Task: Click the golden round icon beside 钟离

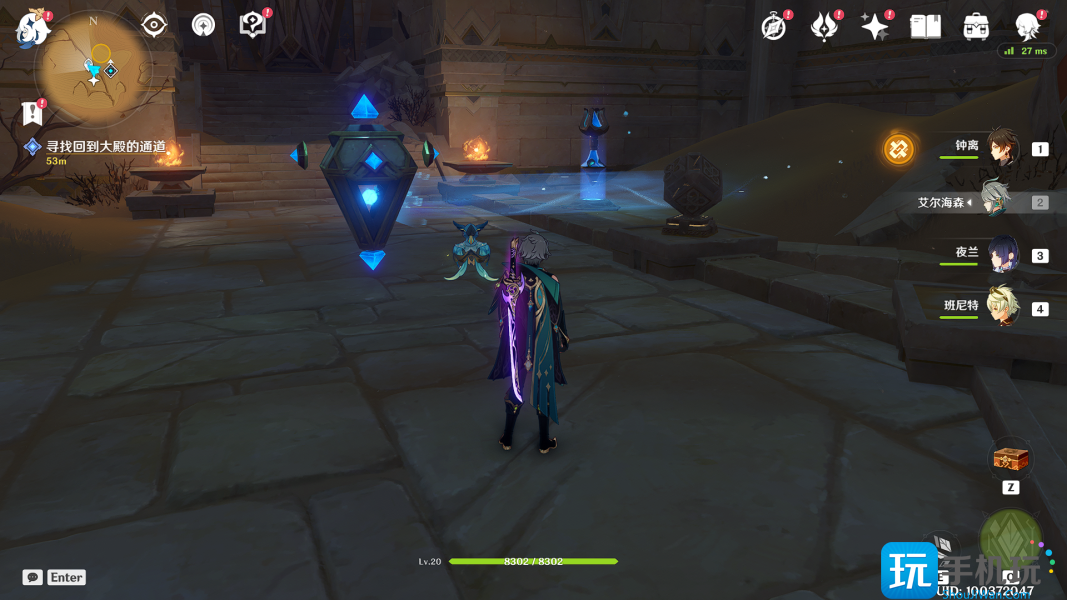Action: pos(899,149)
